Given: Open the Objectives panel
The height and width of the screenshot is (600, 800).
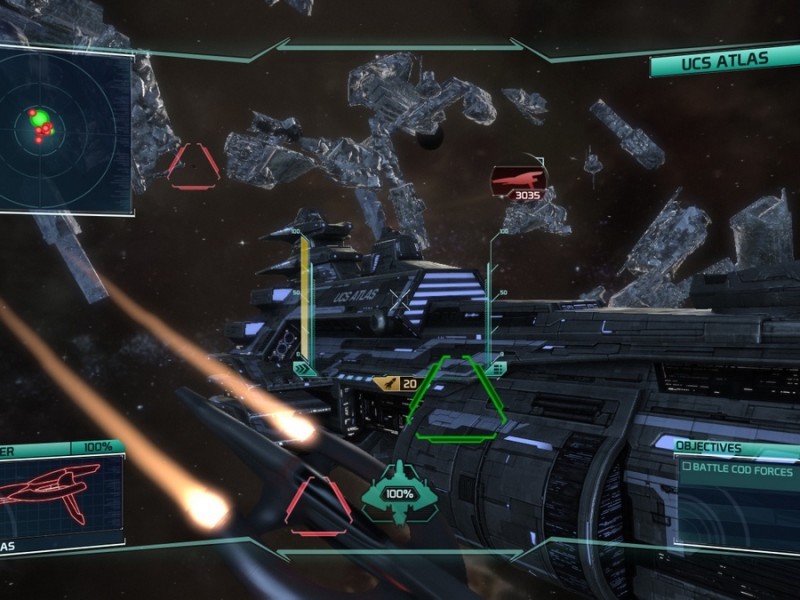Looking at the screenshot, I should [709, 448].
